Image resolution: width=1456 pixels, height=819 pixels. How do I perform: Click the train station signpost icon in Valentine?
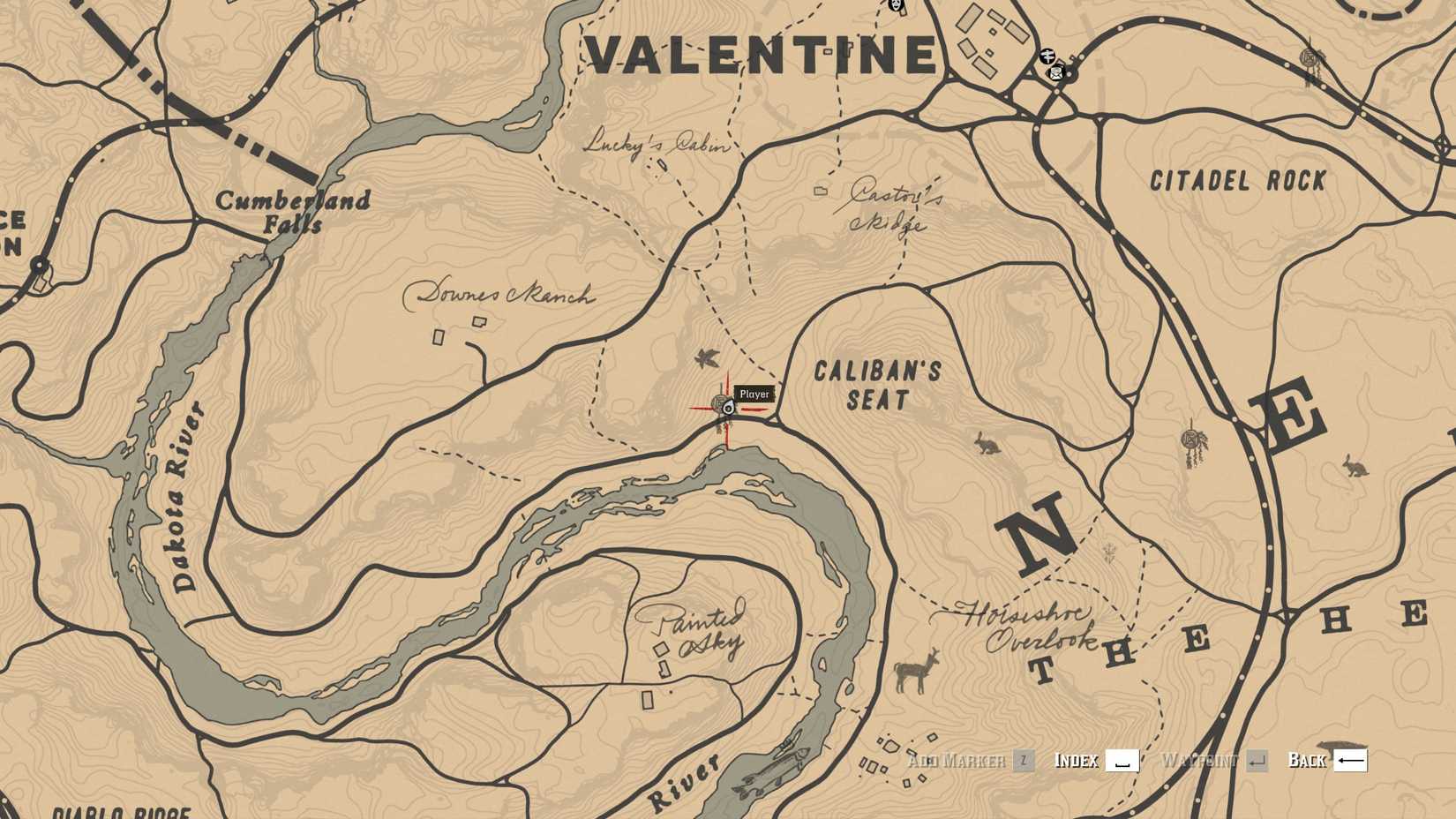click(1047, 56)
